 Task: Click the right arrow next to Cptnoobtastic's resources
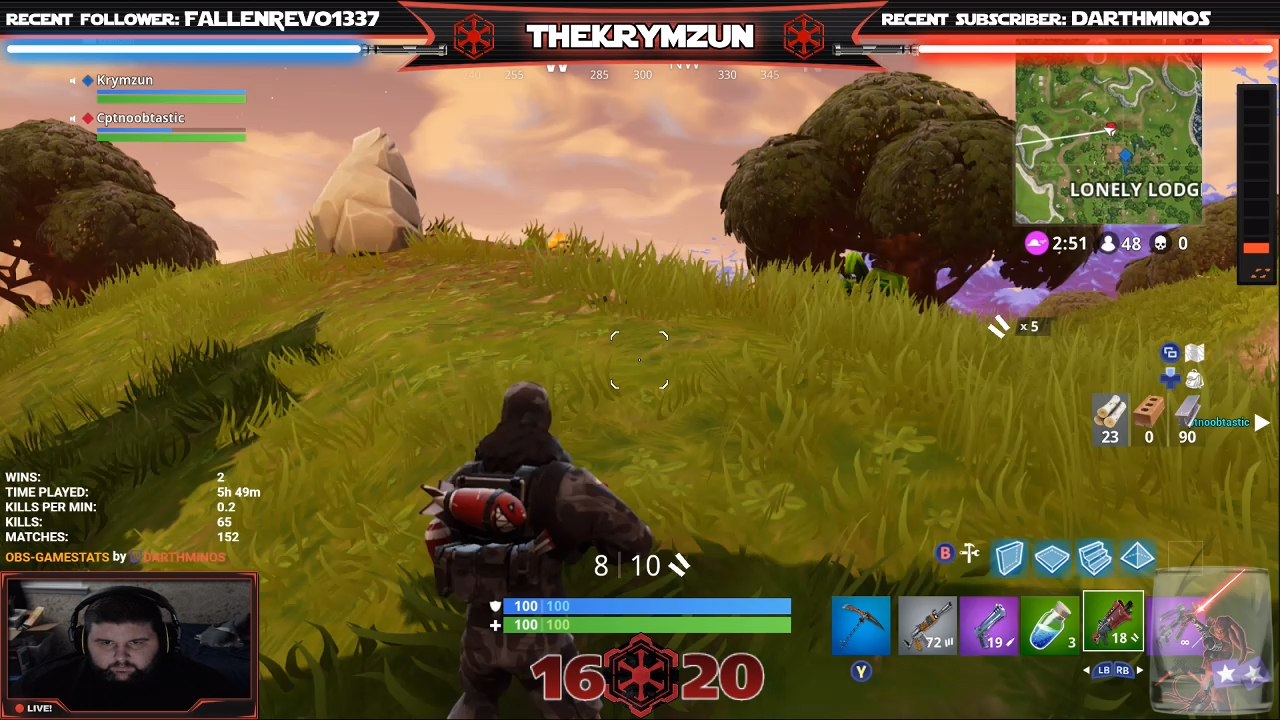(x=1262, y=422)
